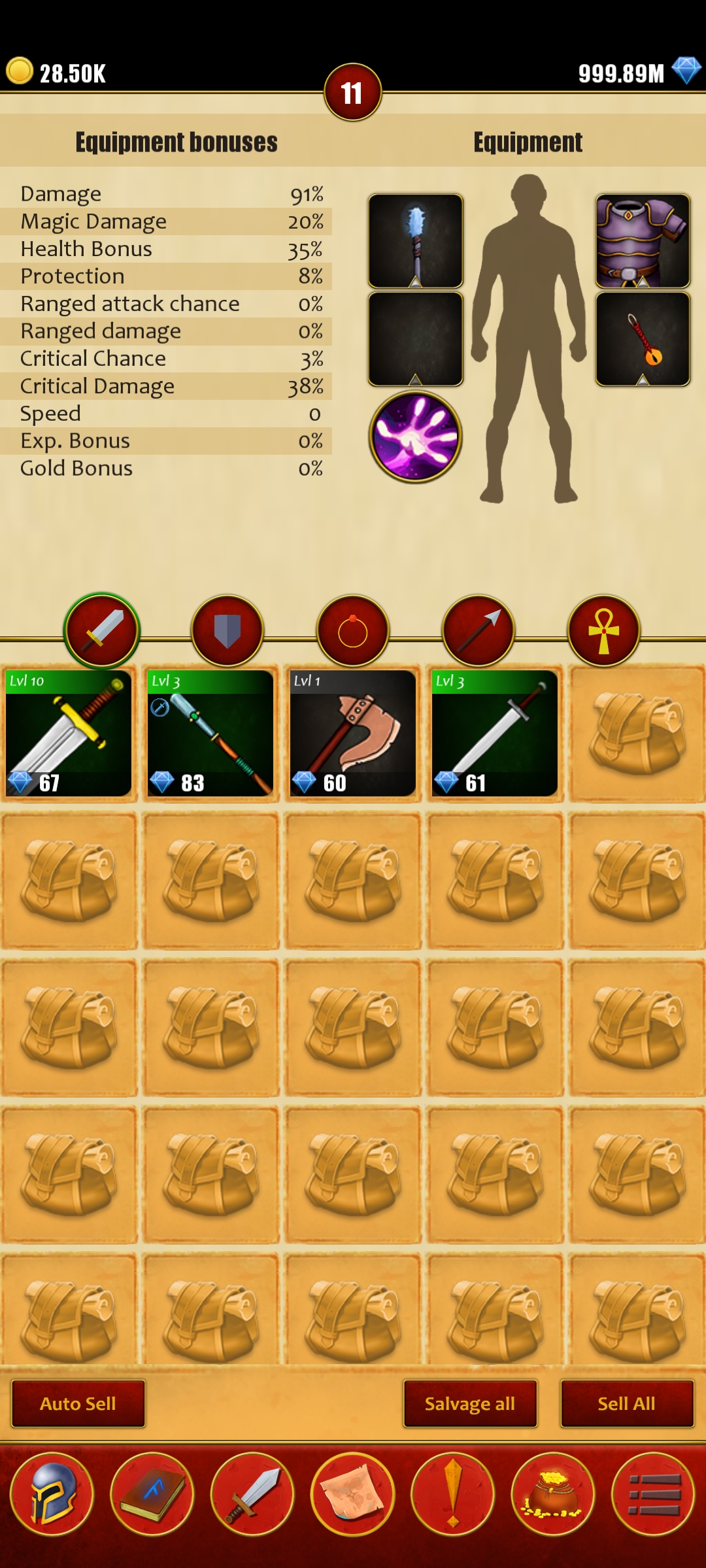Select the equipped red amulet slot

point(643,338)
